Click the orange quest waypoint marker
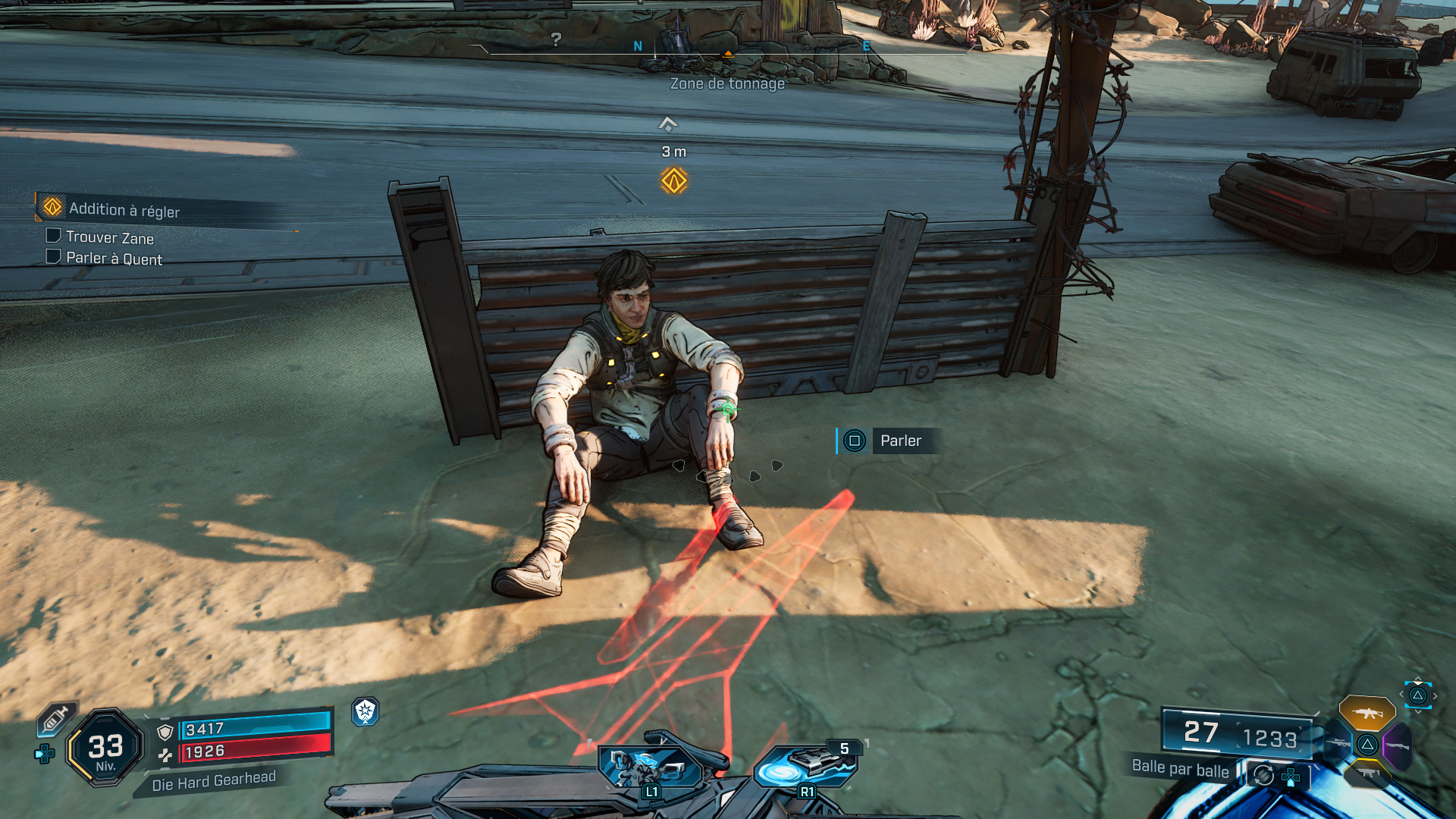The height and width of the screenshot is (819, 1456). click(x=673, y=181)
